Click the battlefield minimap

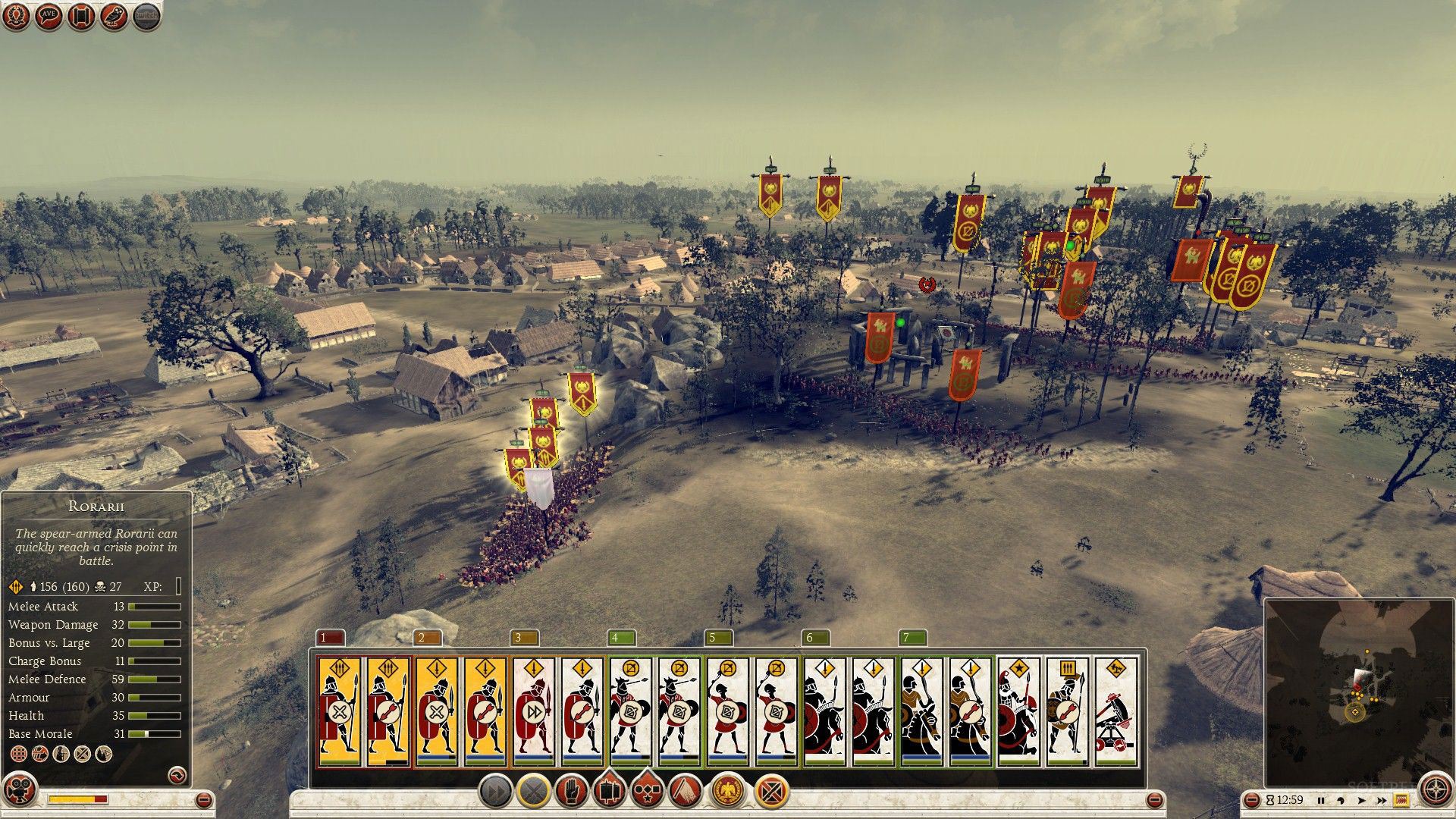1357,692
